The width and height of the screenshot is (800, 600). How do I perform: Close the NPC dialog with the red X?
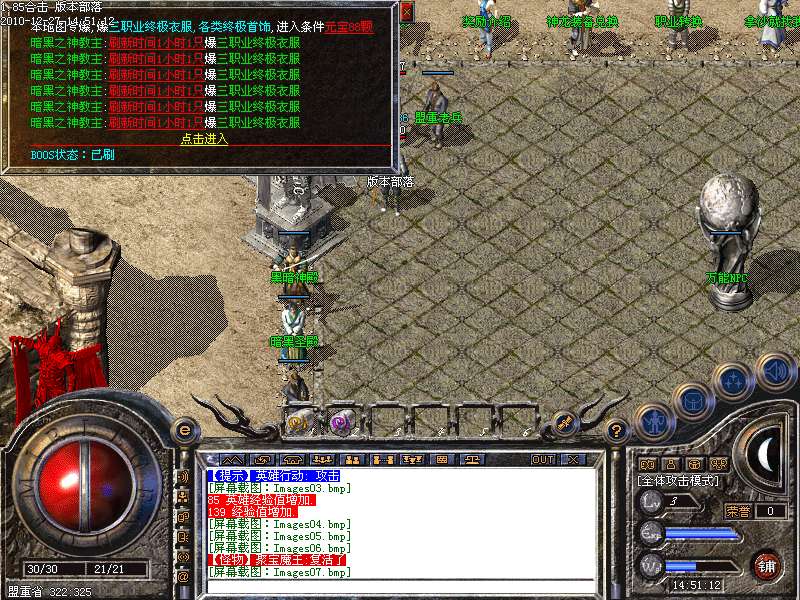[406, 13]
